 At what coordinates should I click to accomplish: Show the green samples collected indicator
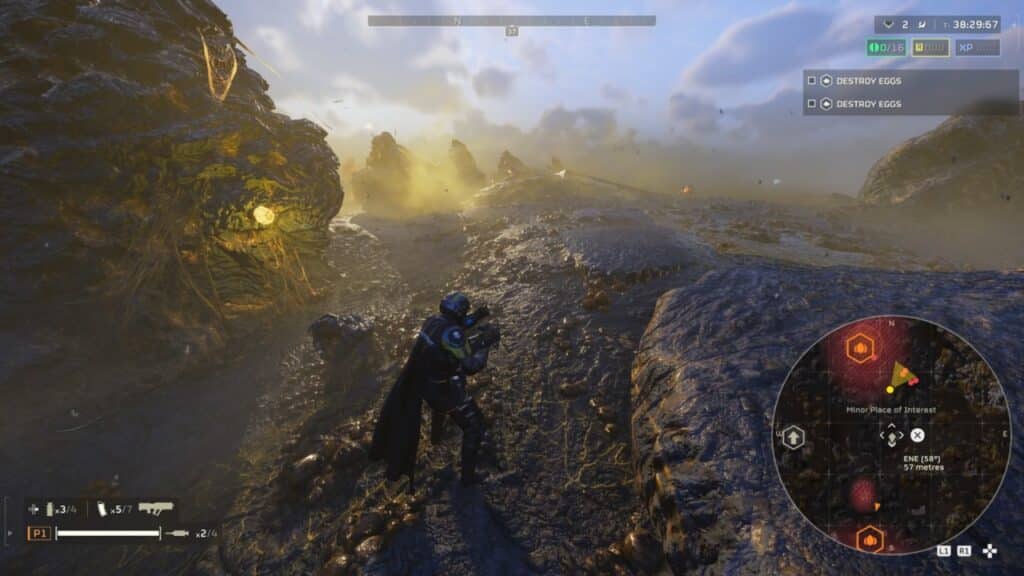click(886, 48)
